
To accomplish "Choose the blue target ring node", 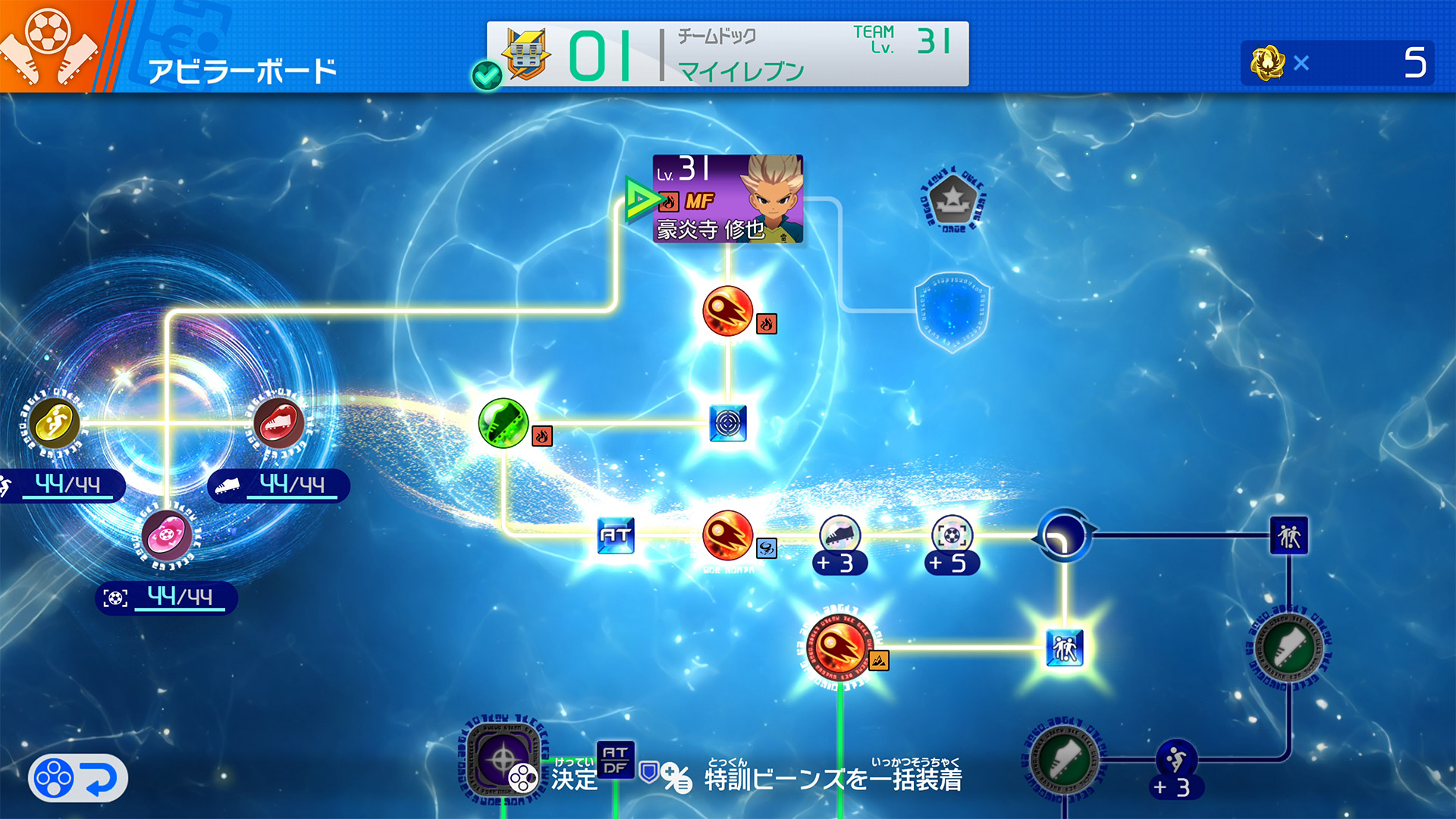I will (727, 423).
